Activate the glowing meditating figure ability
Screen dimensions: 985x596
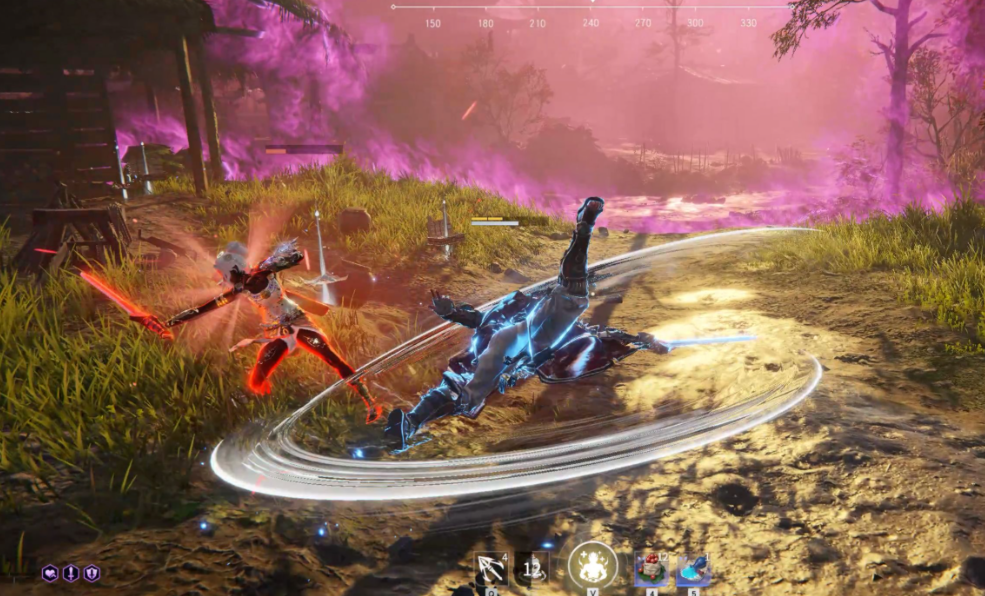(592, 567)
